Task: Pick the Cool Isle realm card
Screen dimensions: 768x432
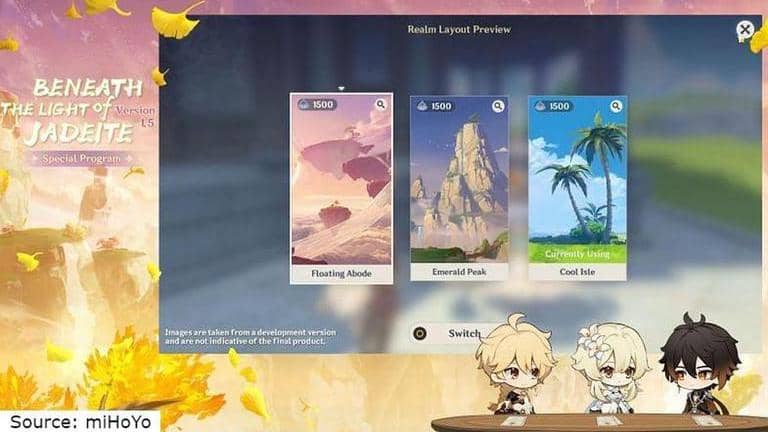Action: tap(577, 188)
